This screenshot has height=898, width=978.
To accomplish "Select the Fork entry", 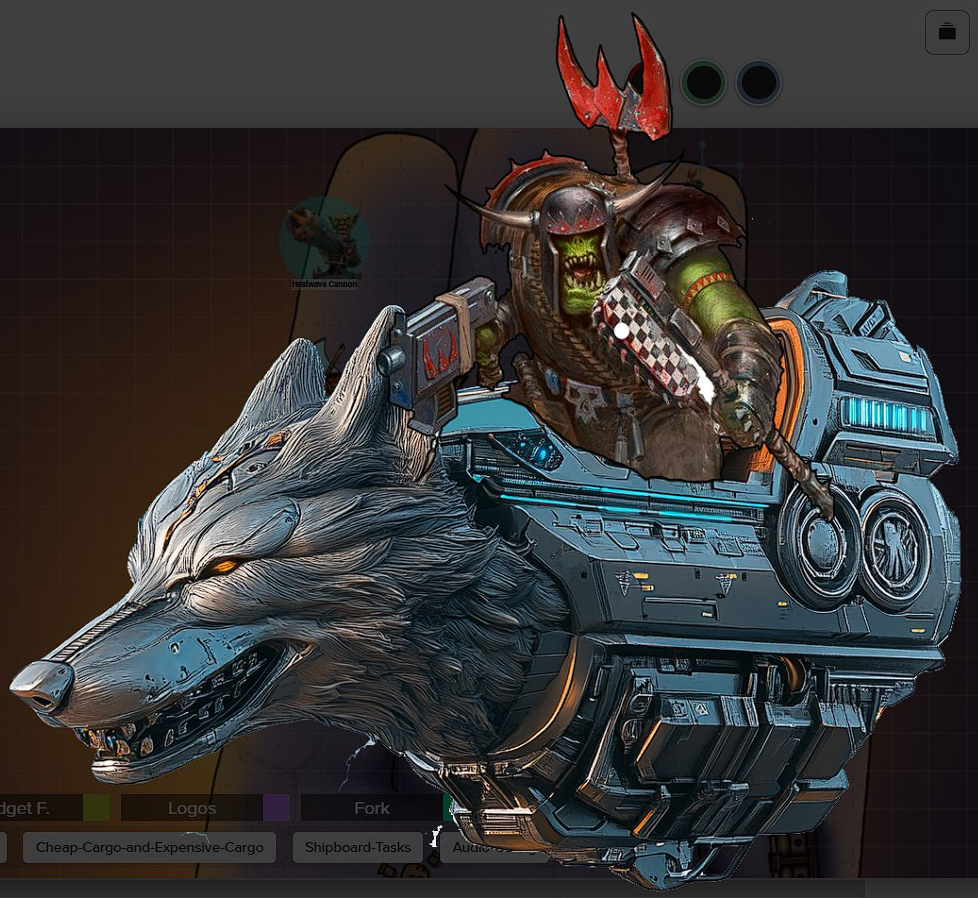I will 371,808.
